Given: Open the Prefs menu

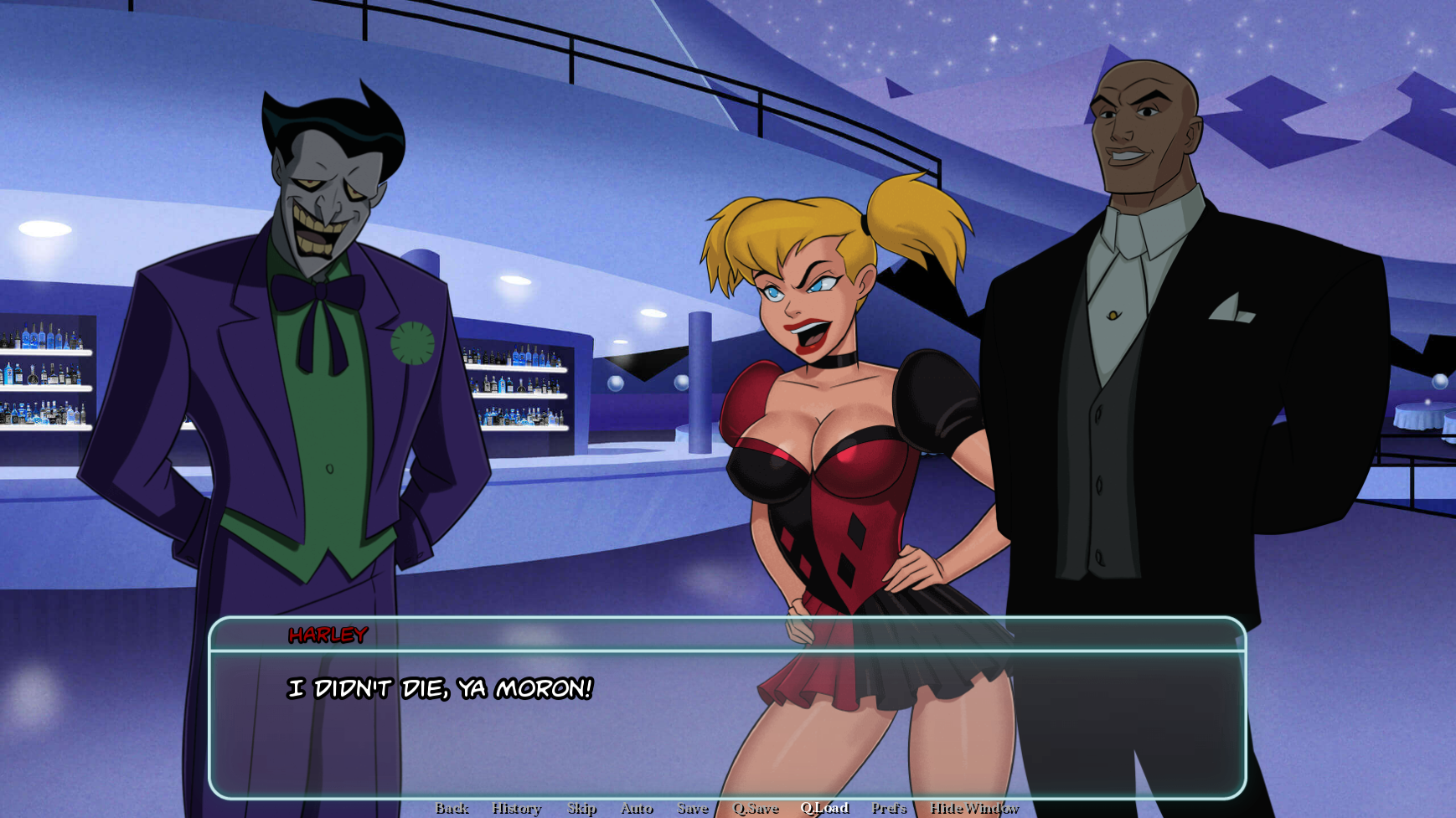Looking at the screenshot, I should 889,808.
